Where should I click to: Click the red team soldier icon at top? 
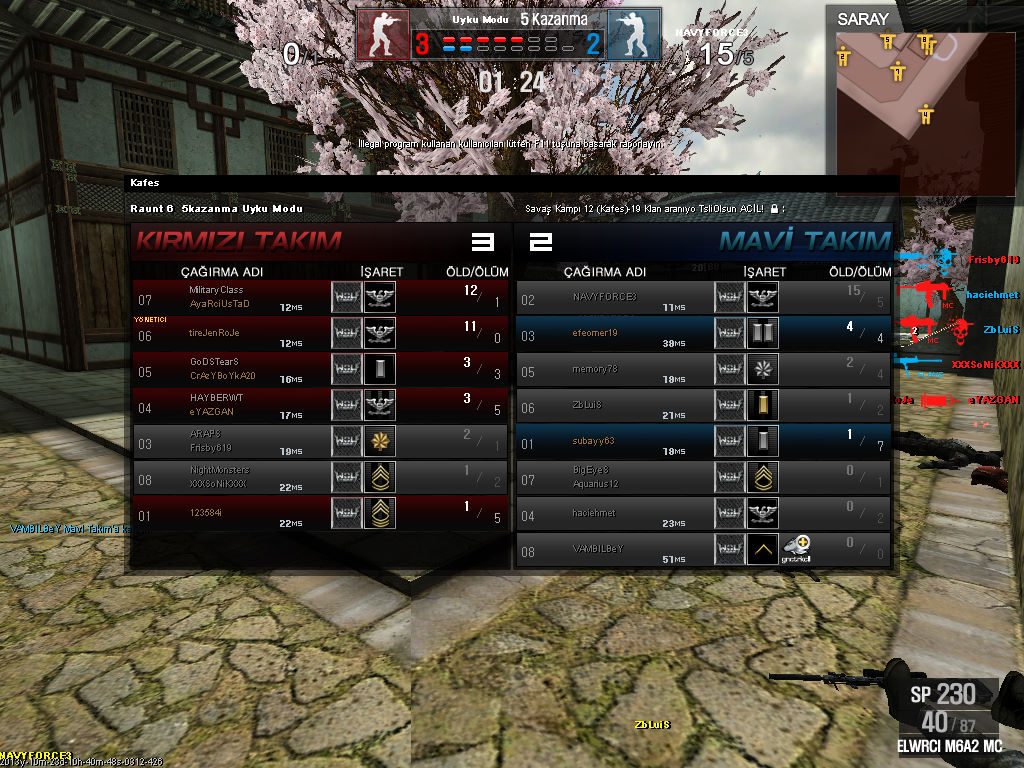coord(383,35)
